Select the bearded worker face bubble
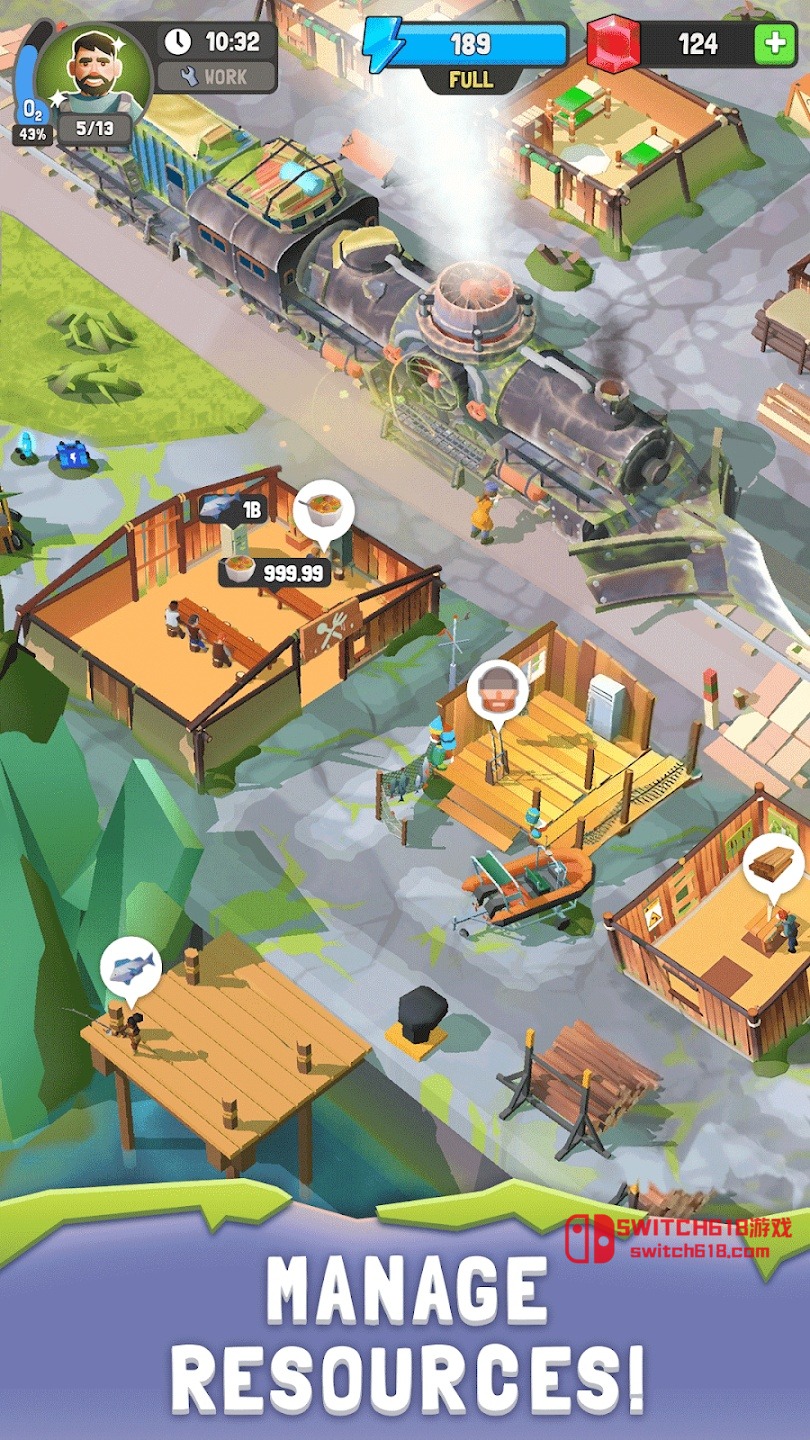This screenshot has height=1440, width=810. pyautogui.click(x=497, y=690)
